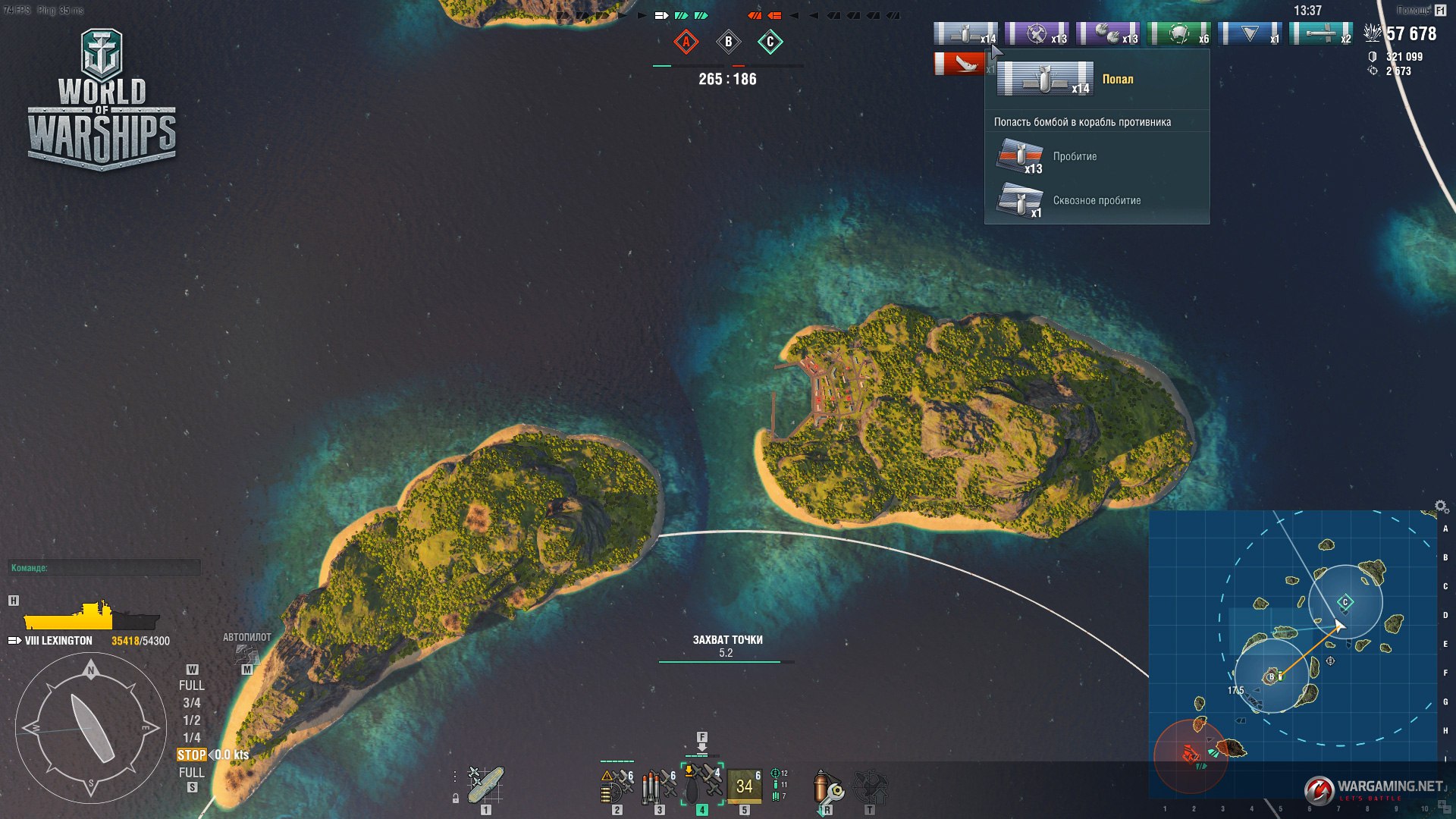Select the green capture flag ribbon
1456x819 pixels.
point(1179,34)
